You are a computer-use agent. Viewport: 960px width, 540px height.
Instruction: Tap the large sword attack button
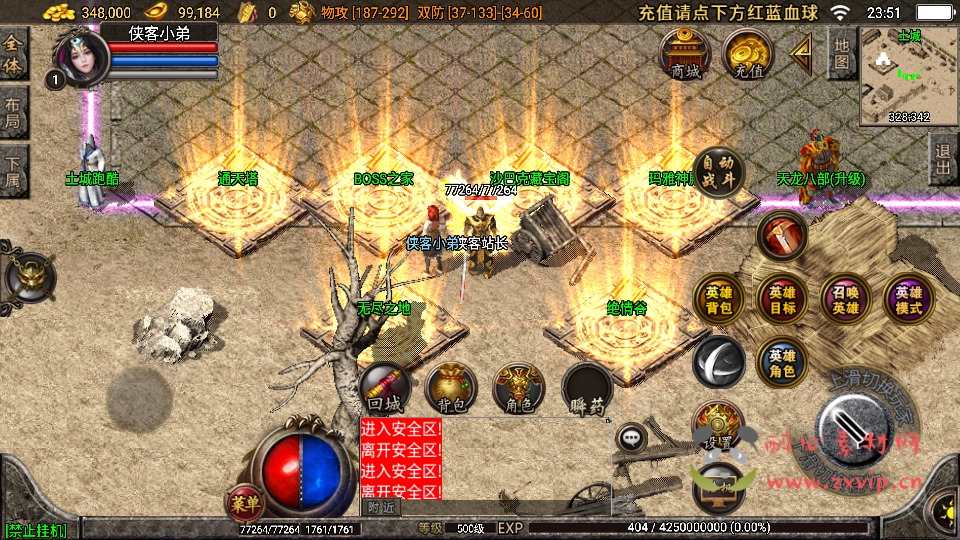click(853, 419)
